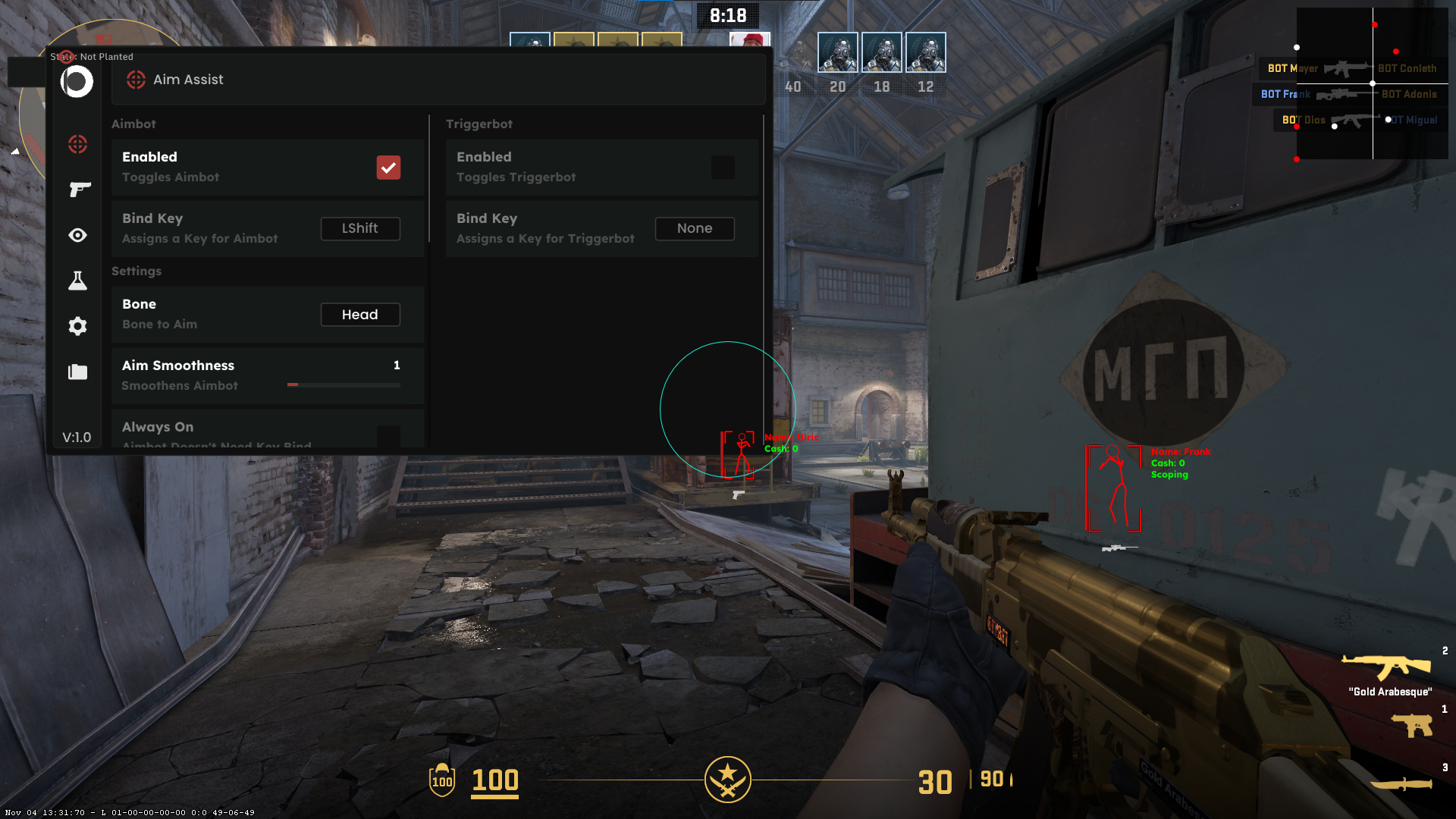The height and width of the screenshot is (819, 1456).
Task: Pick the knife in weapon slot 3
Action: click(1401, 783)
